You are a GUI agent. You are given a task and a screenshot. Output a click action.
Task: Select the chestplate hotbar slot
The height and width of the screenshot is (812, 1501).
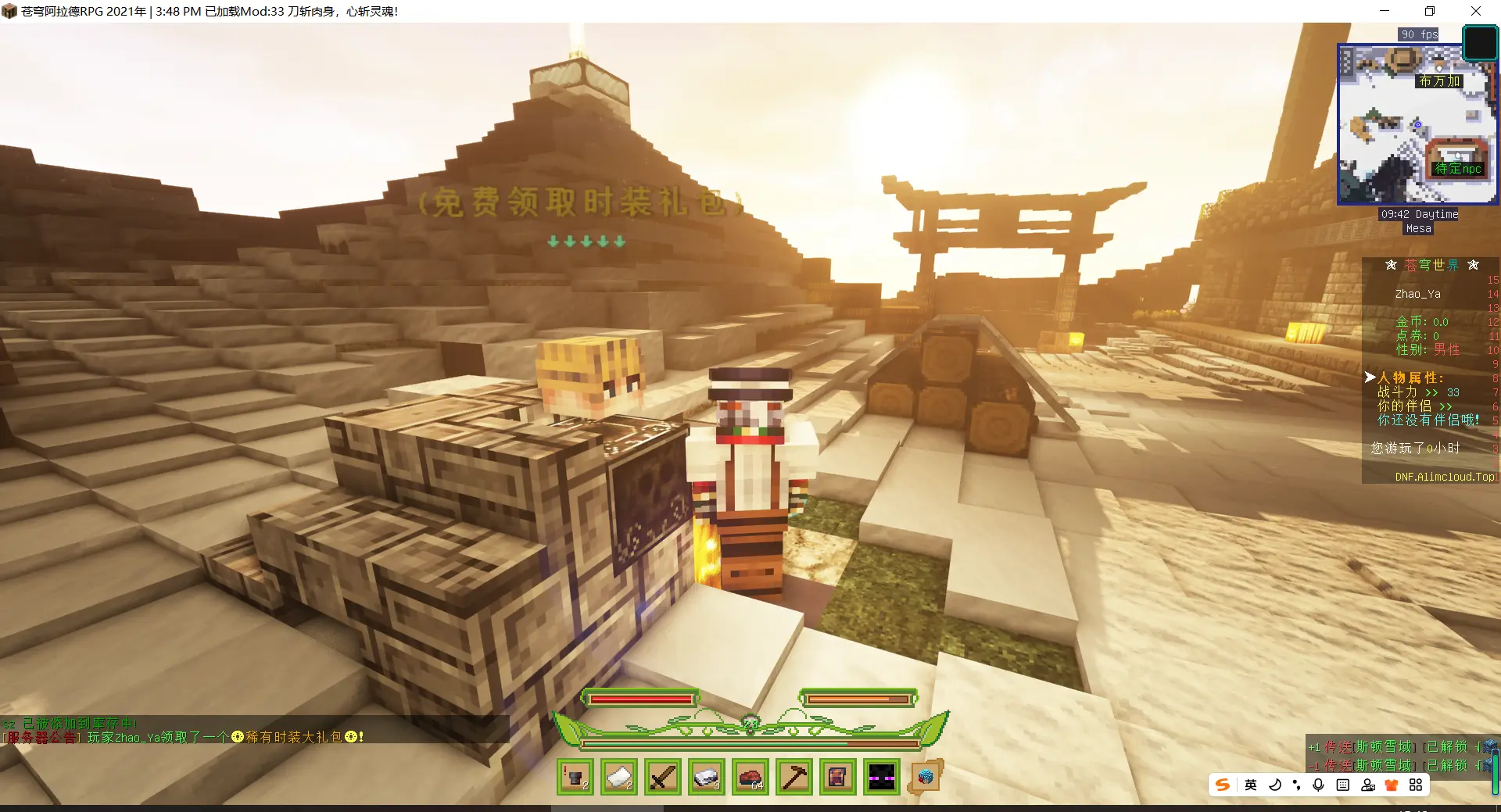575,778
